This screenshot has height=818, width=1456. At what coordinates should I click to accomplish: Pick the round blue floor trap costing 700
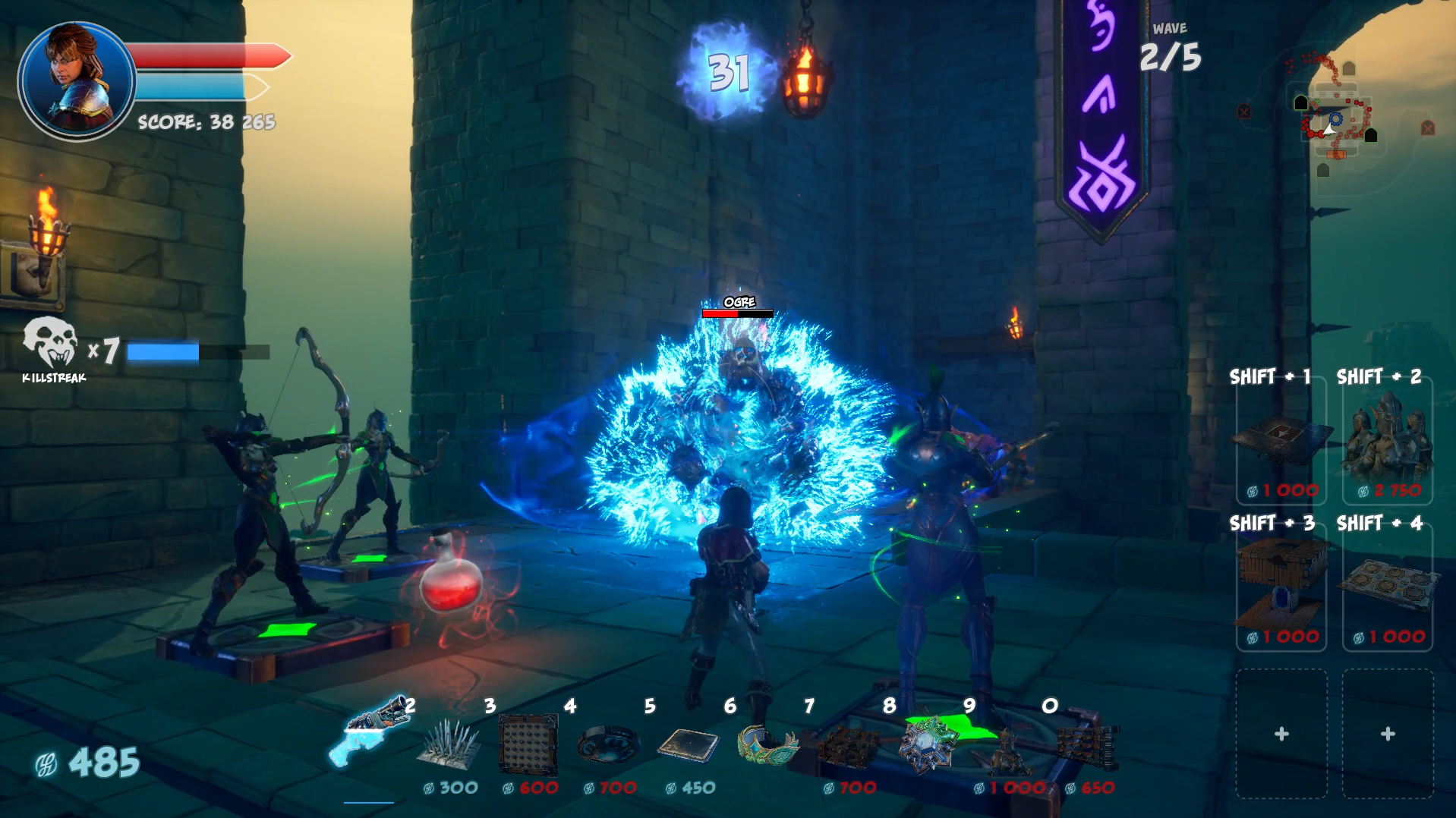[607, 745]
